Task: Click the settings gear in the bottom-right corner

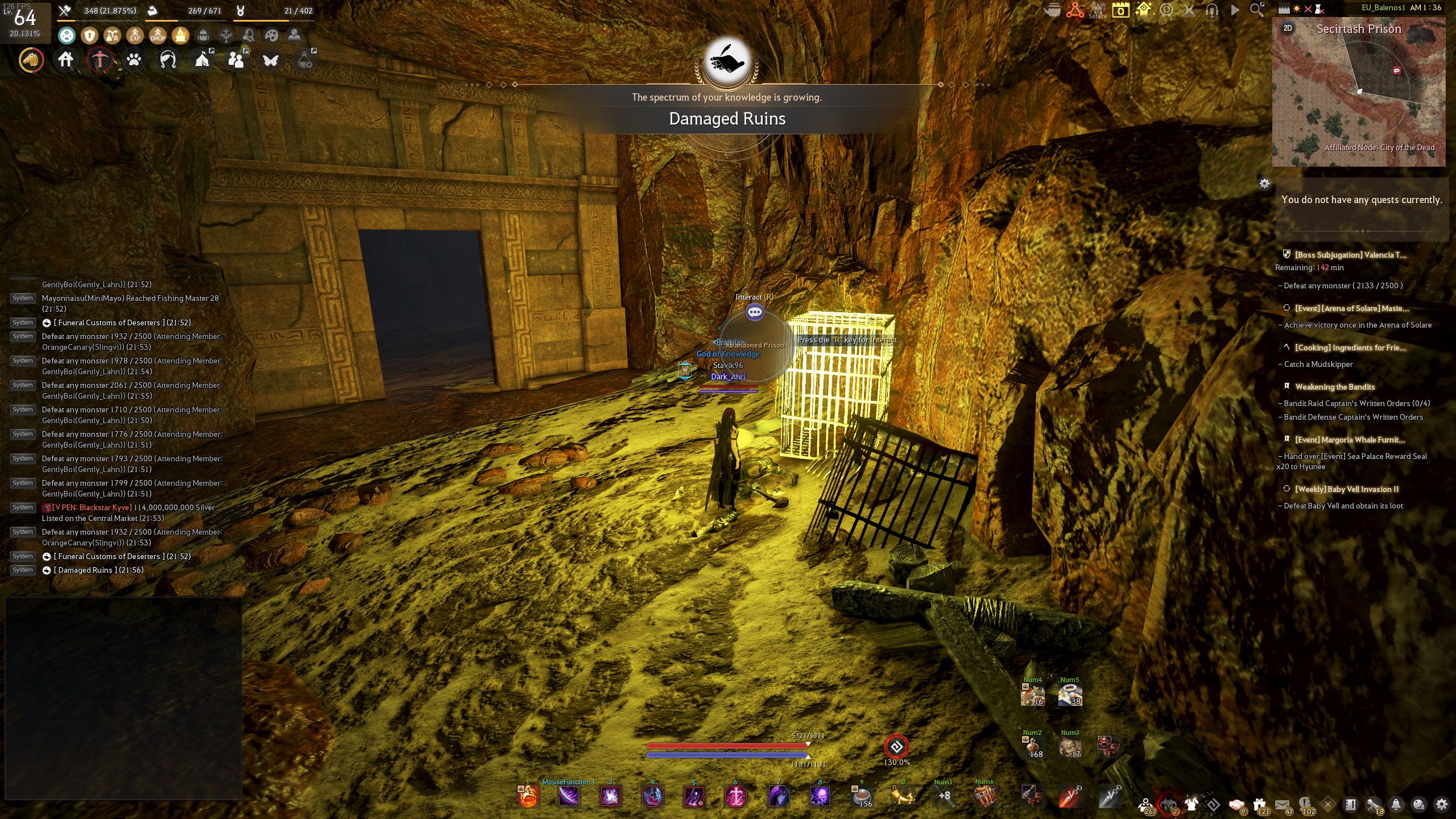Action: click(x=1441, y=804)
